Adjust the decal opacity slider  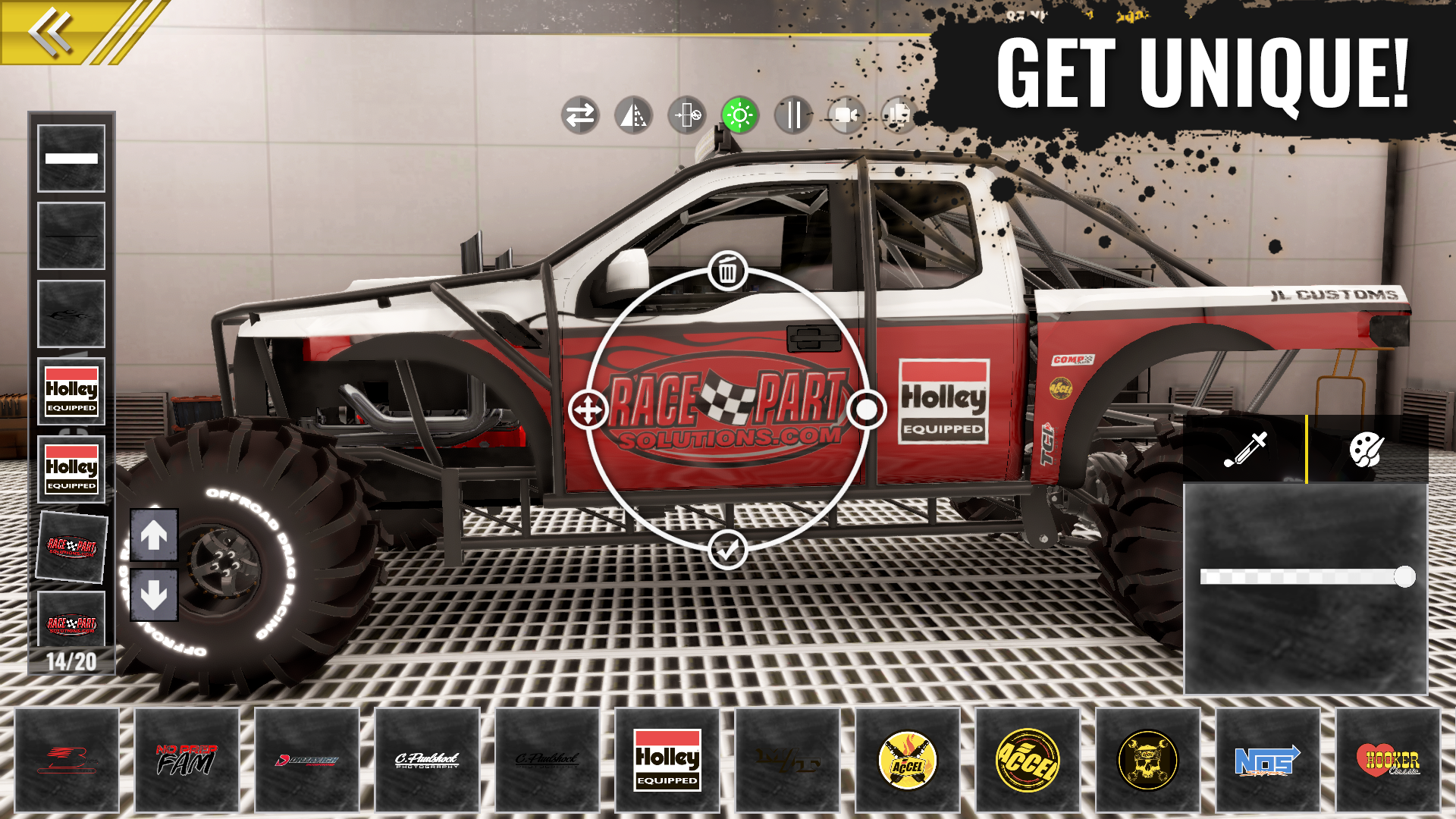click(1404, 577)
